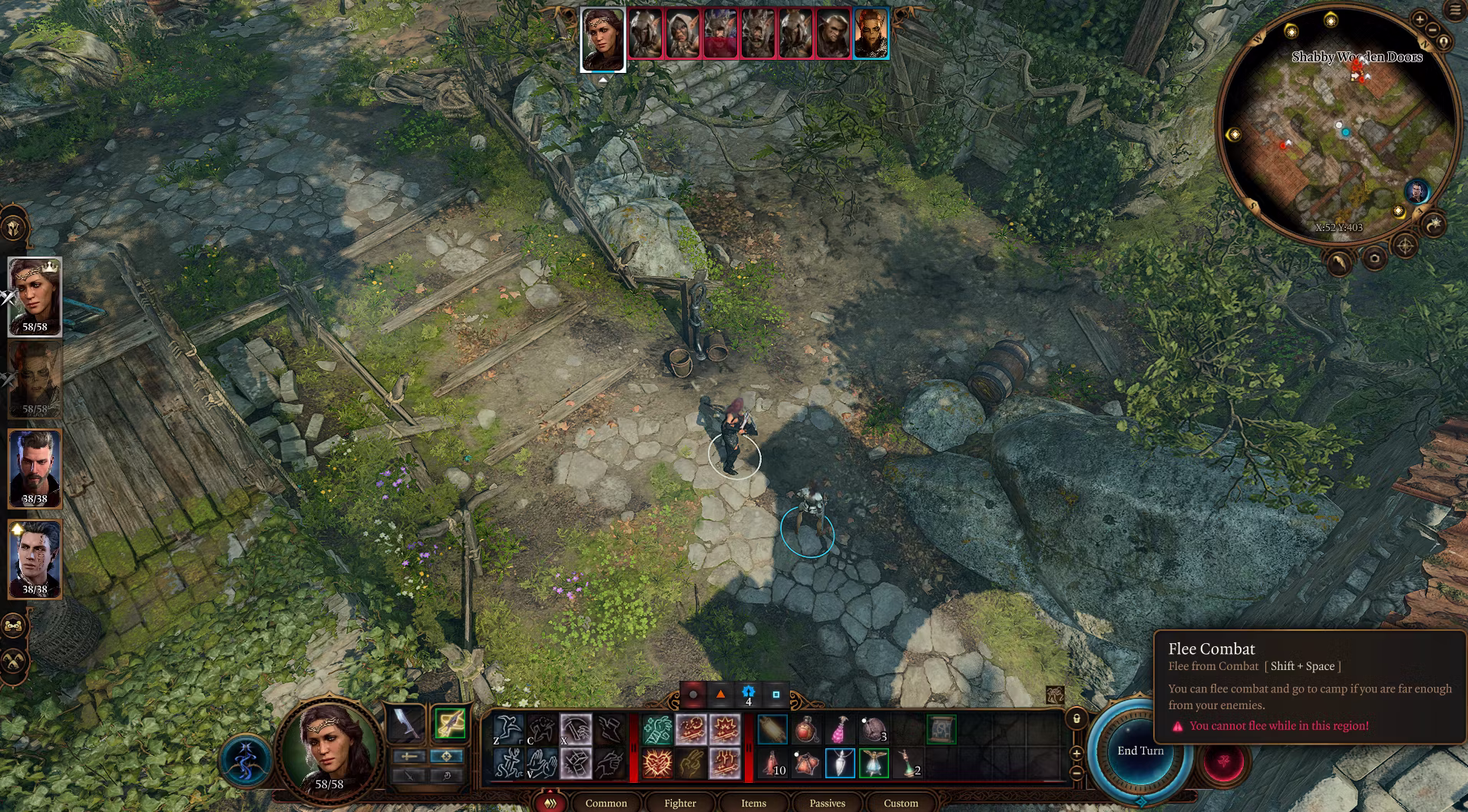Toggle the hotbar lock padlock icon
1468x812 pixels.
1076,719
